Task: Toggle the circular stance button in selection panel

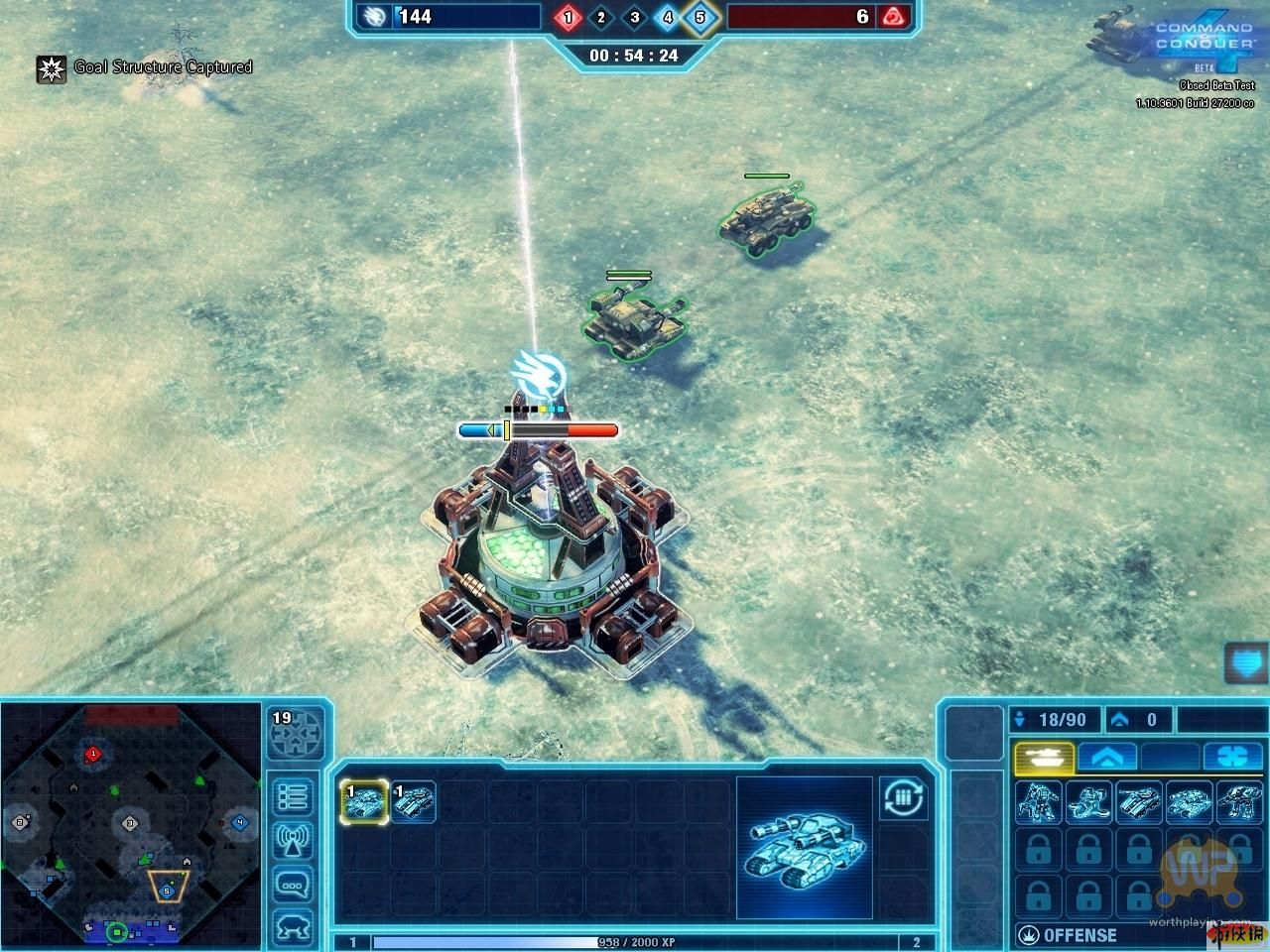Action: (903, 797)
